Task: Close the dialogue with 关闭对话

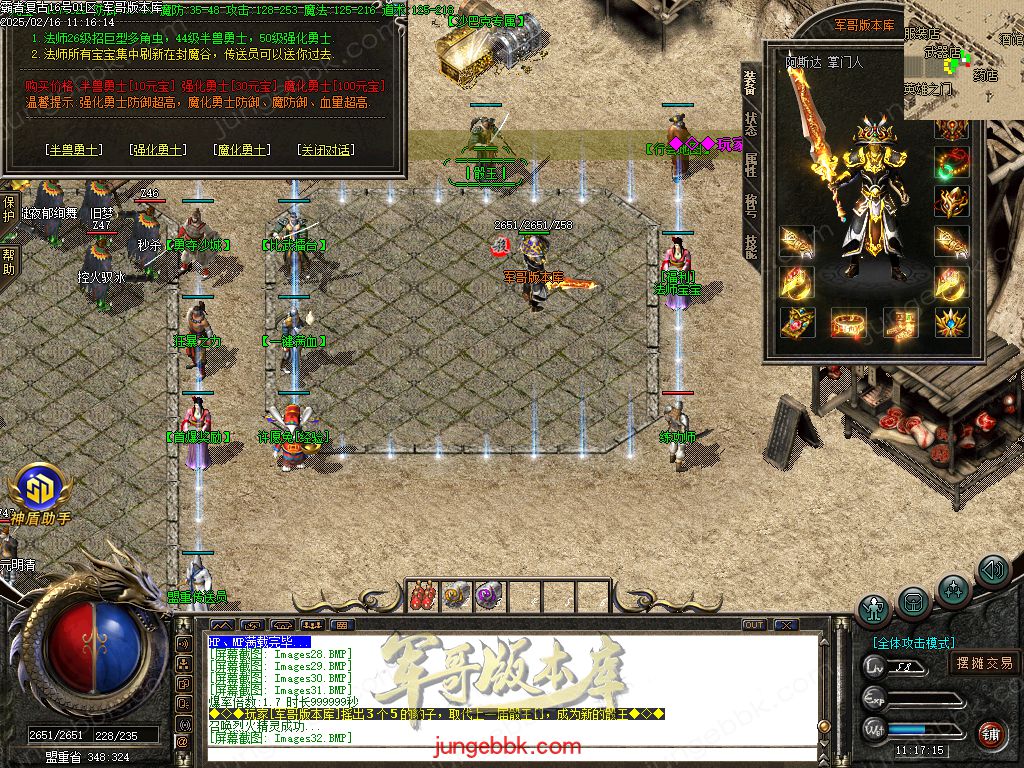Action: [x=326, y=150]
